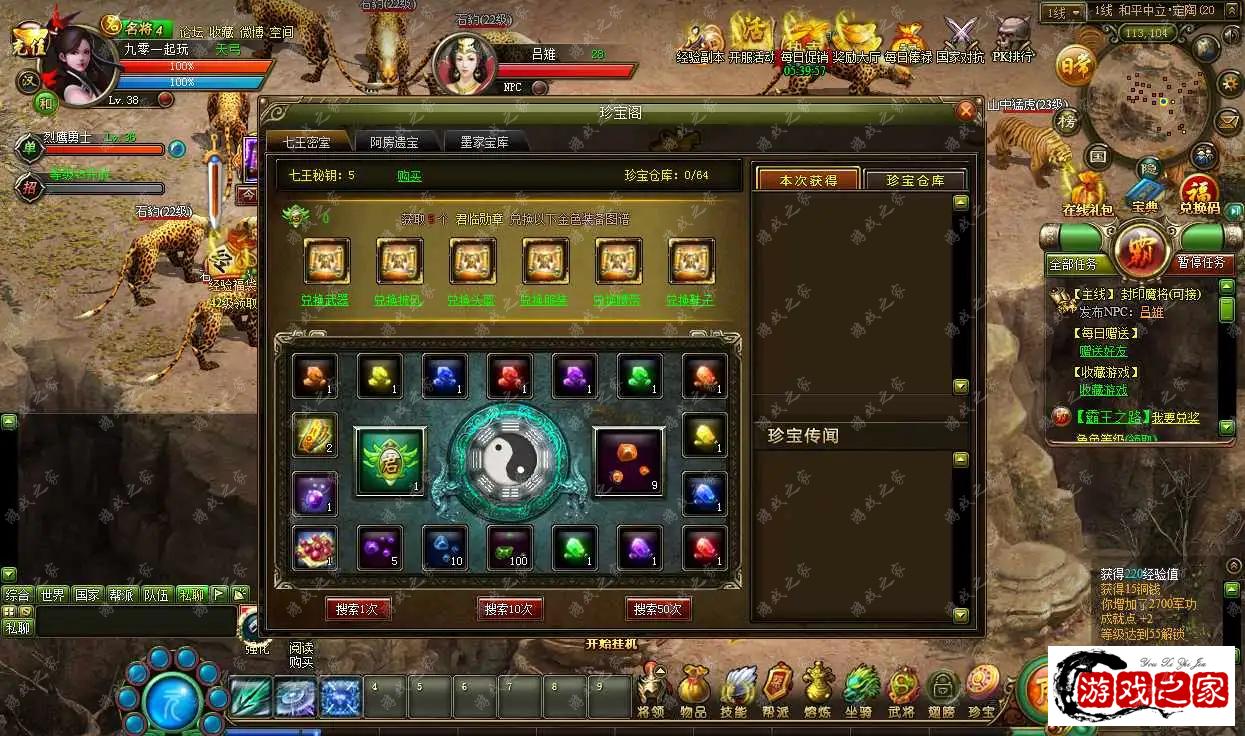Open the 坐骑 mount menu
Screen dimensions: 1245x736
[x=859, y=691]
